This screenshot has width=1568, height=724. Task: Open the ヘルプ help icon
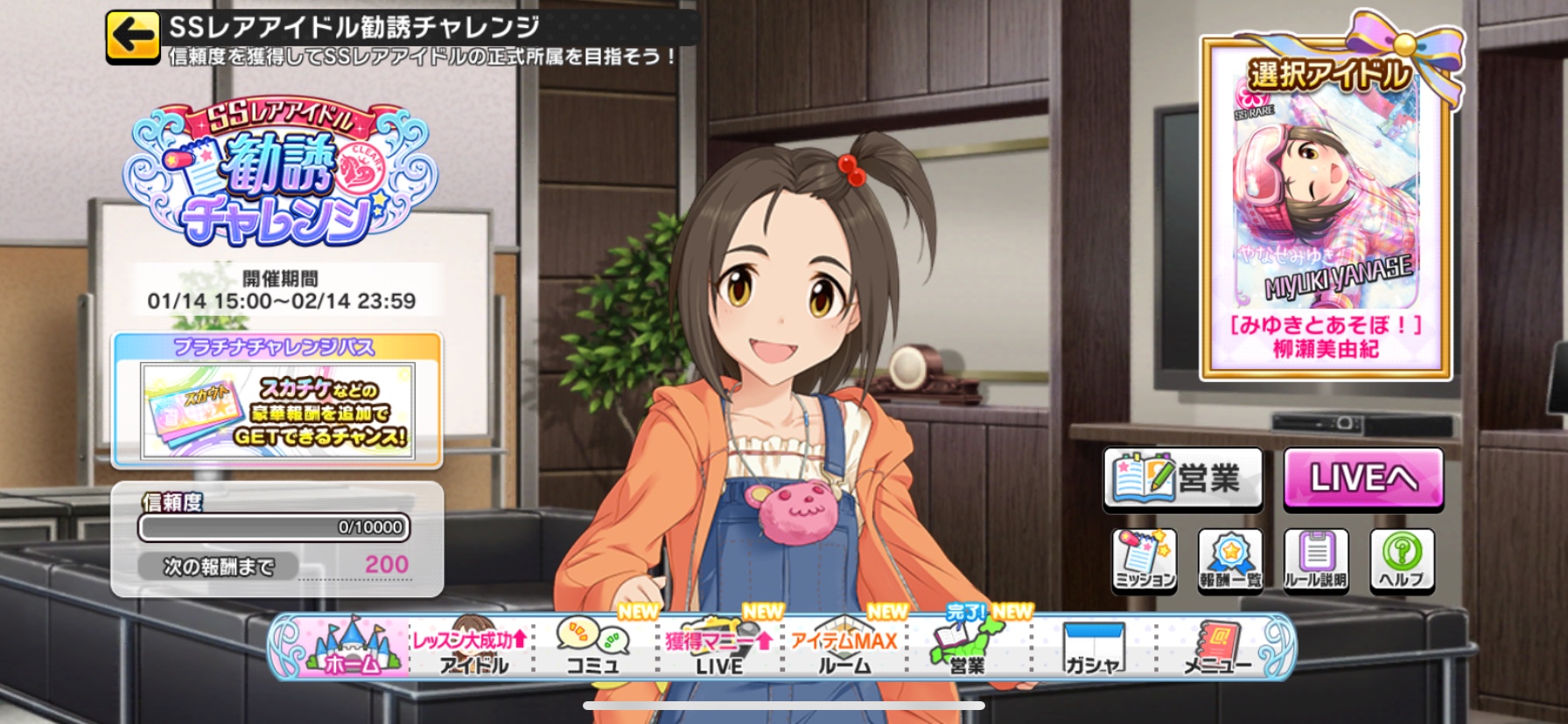pos(1402,560)
